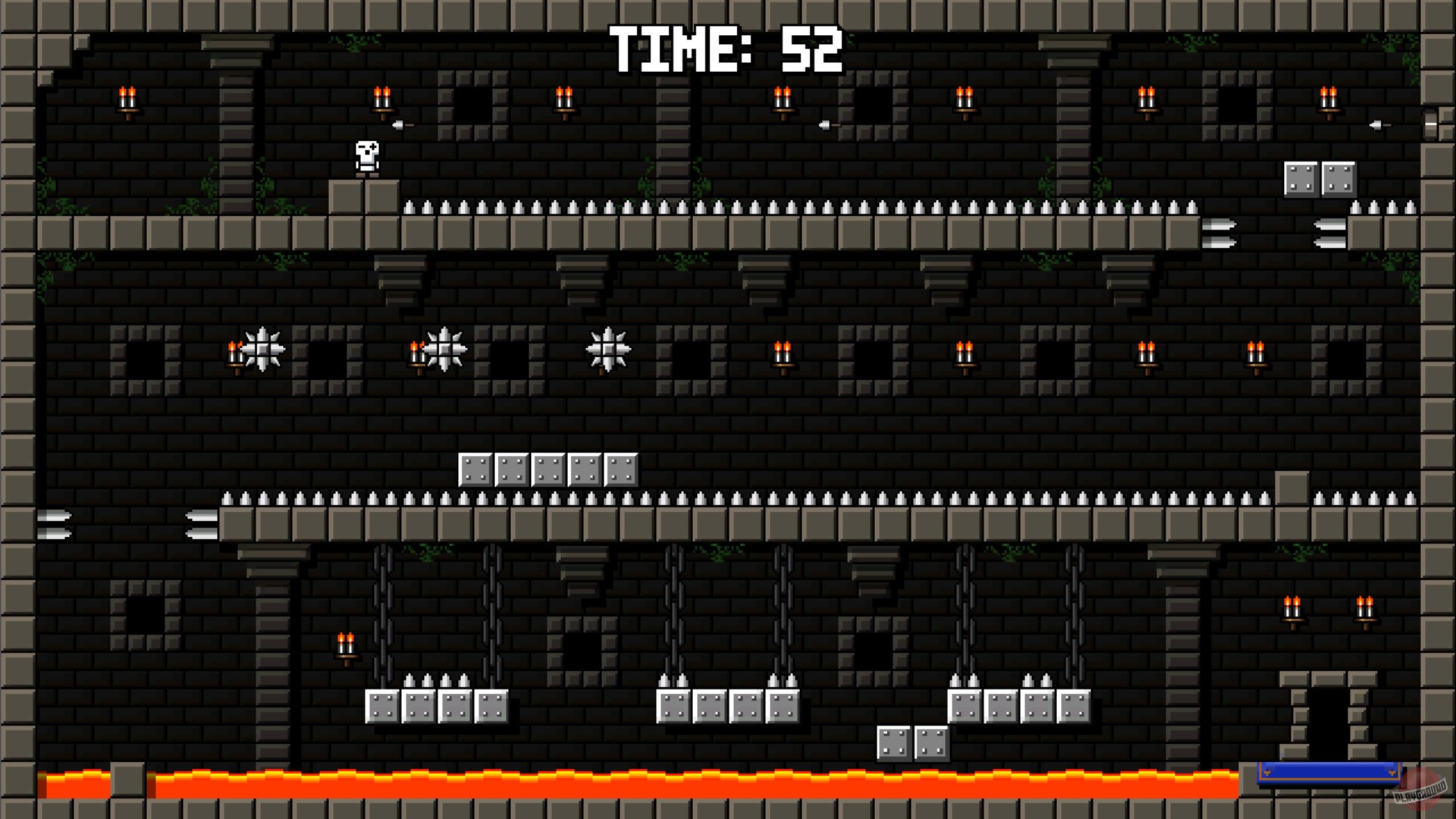Click the arrow flying near the skull
Viewport: 1456px width, 819px height.
point(397,124)
